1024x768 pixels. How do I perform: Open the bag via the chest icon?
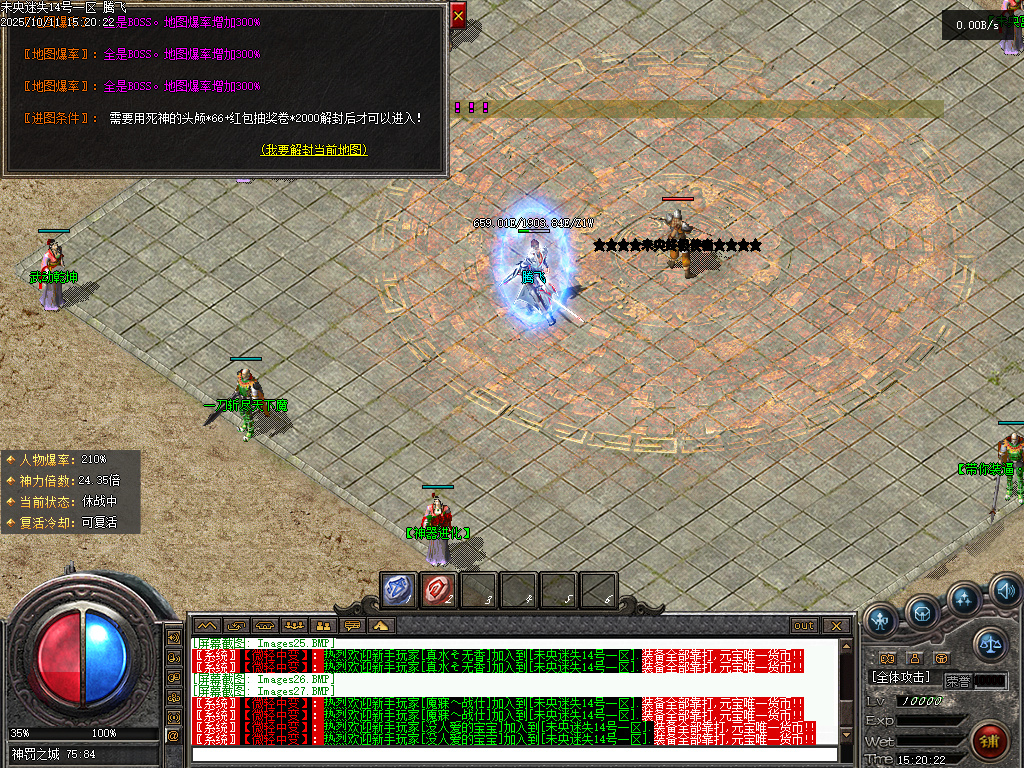pos(921,611)
